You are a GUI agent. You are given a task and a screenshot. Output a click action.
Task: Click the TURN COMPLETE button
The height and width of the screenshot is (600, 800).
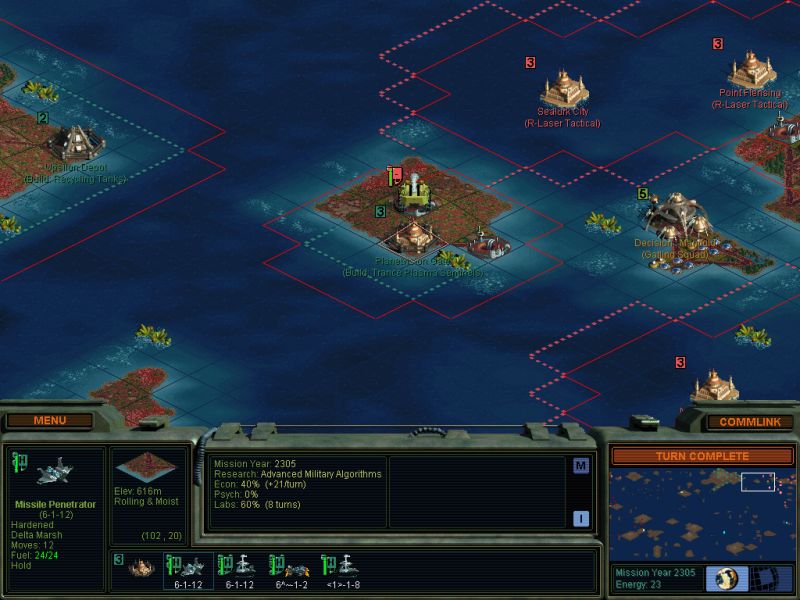pos(702,456)
